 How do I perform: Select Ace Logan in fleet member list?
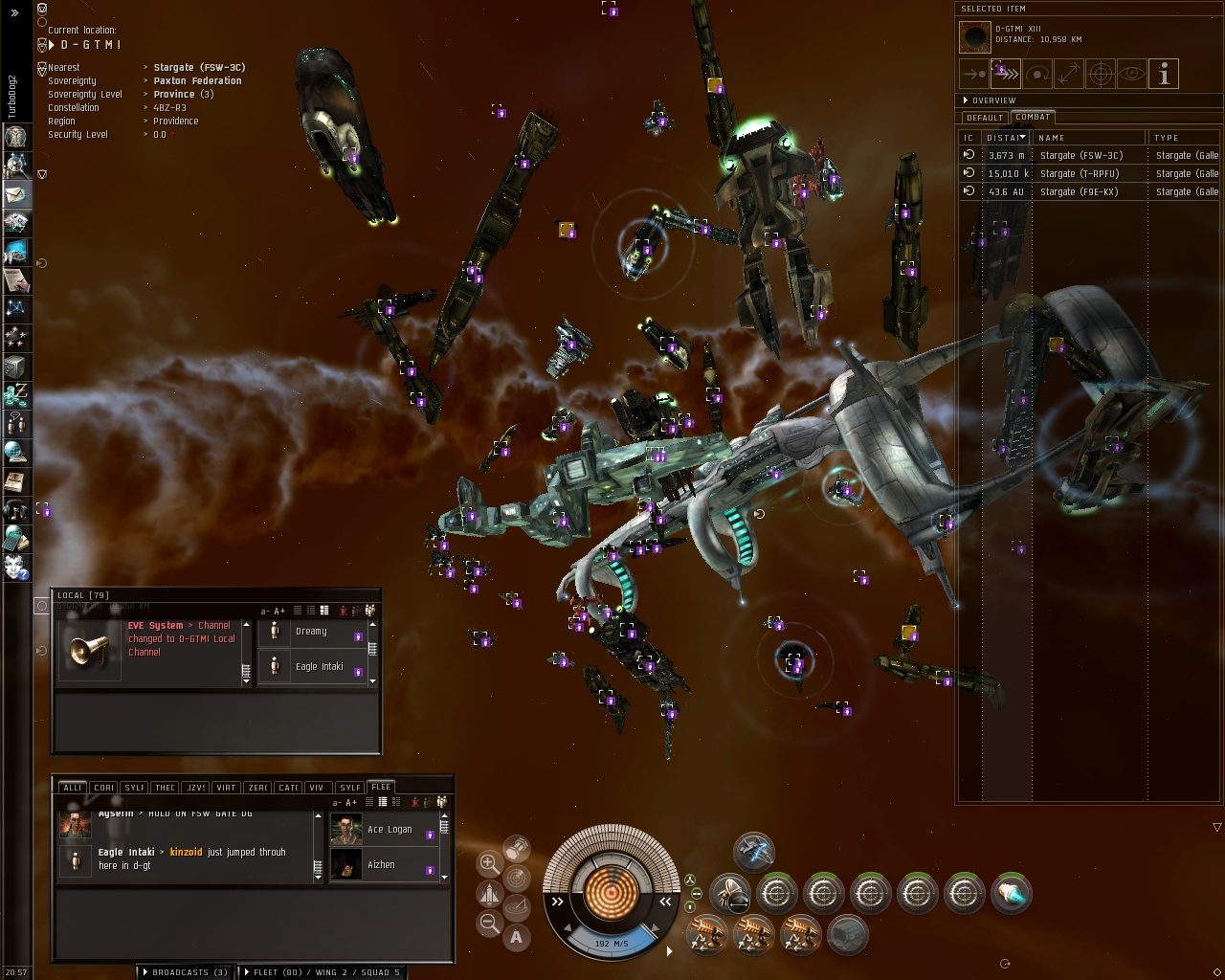[x=390, y=830]
